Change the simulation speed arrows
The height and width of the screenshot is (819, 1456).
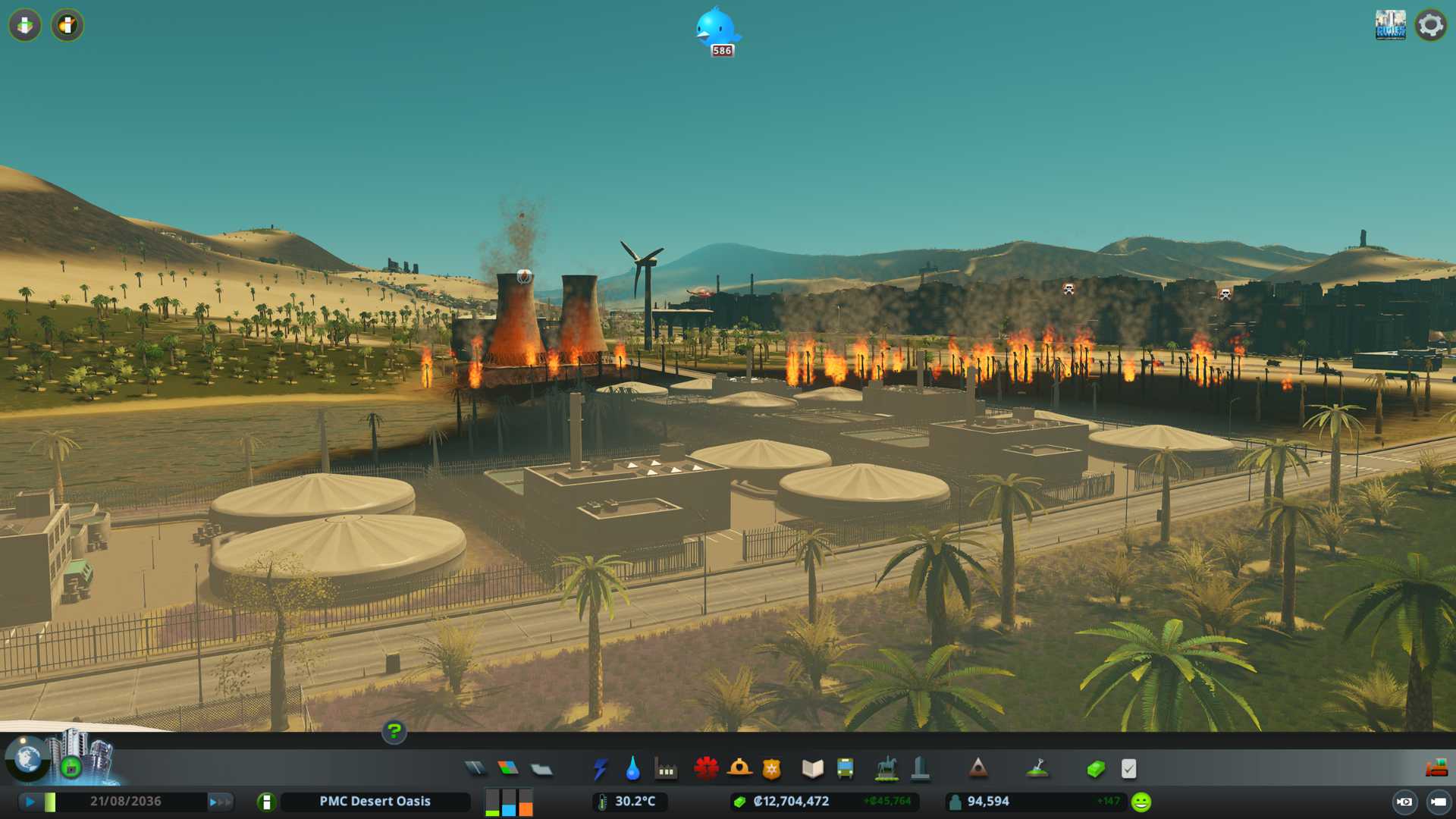point(220,802)
